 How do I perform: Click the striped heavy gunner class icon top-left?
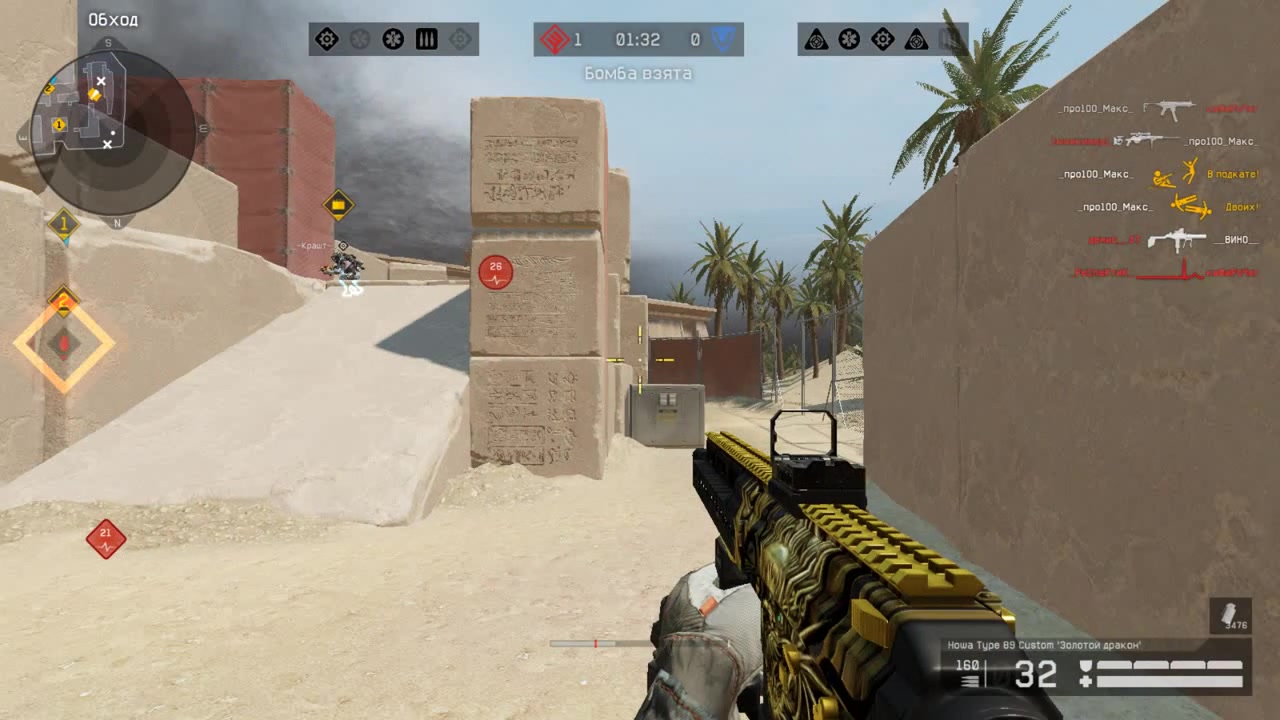(427, 39)
